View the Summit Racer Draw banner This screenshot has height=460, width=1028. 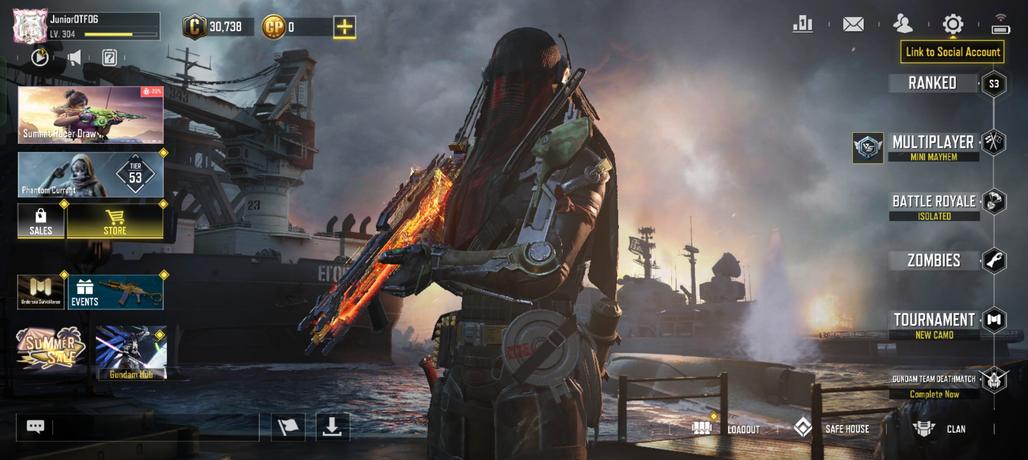pos(90,114)
